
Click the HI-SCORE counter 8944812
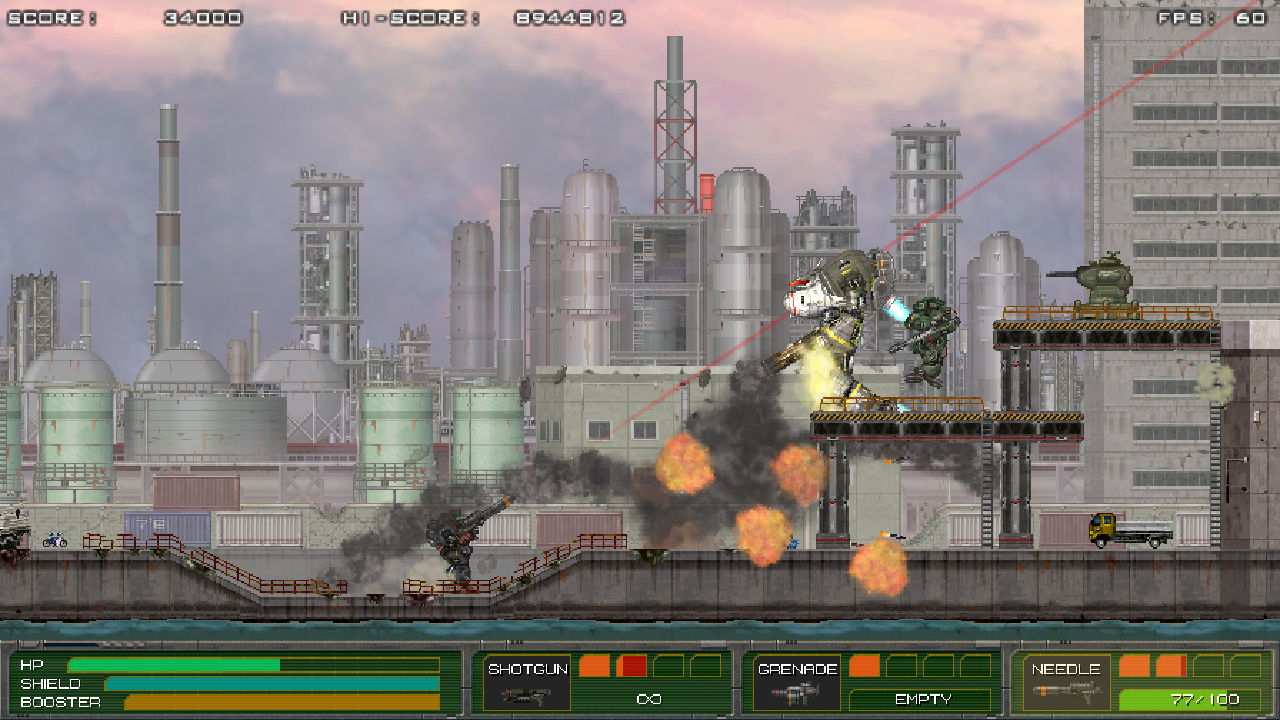click(x=570, y=15)
